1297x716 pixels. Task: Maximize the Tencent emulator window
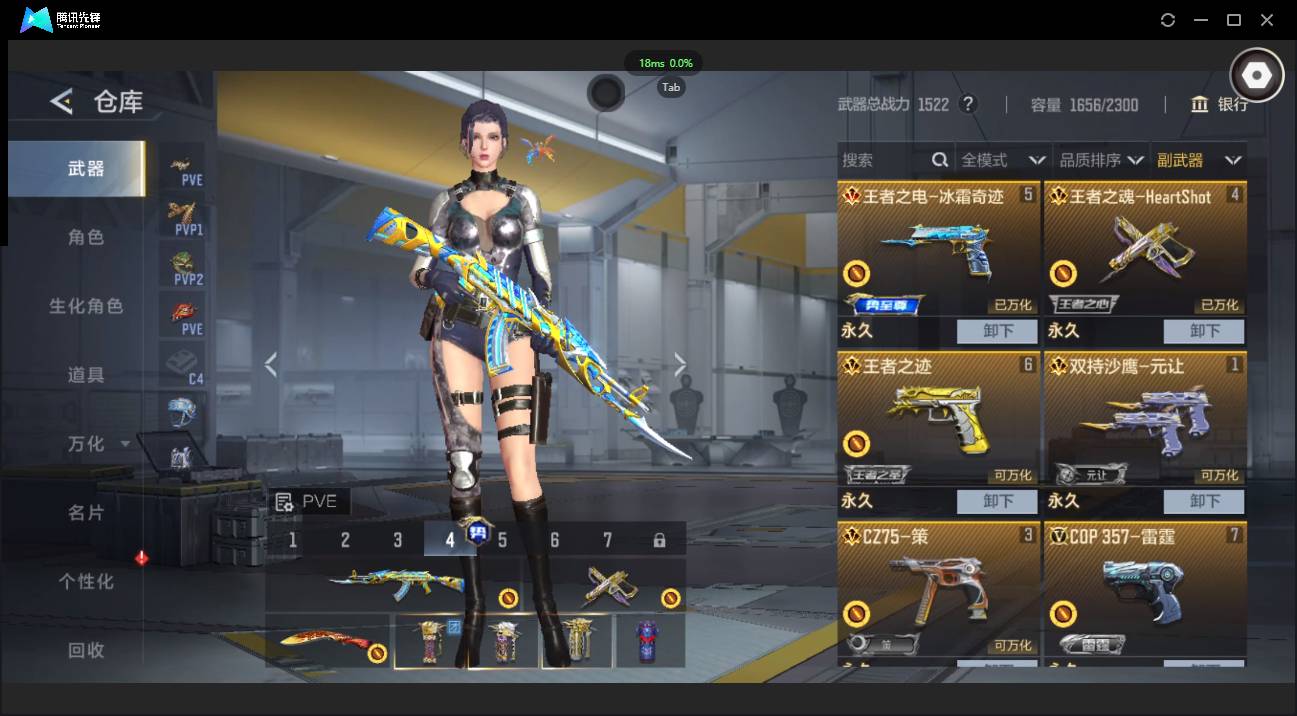coord(1234,20)
